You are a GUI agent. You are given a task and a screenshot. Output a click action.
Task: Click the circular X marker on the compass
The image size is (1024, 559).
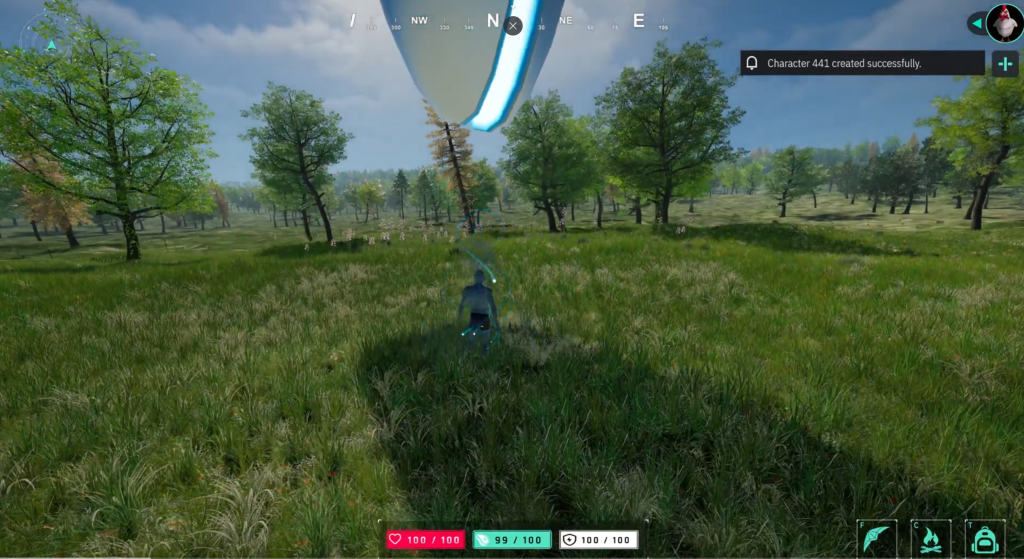[x=513, y=25]
